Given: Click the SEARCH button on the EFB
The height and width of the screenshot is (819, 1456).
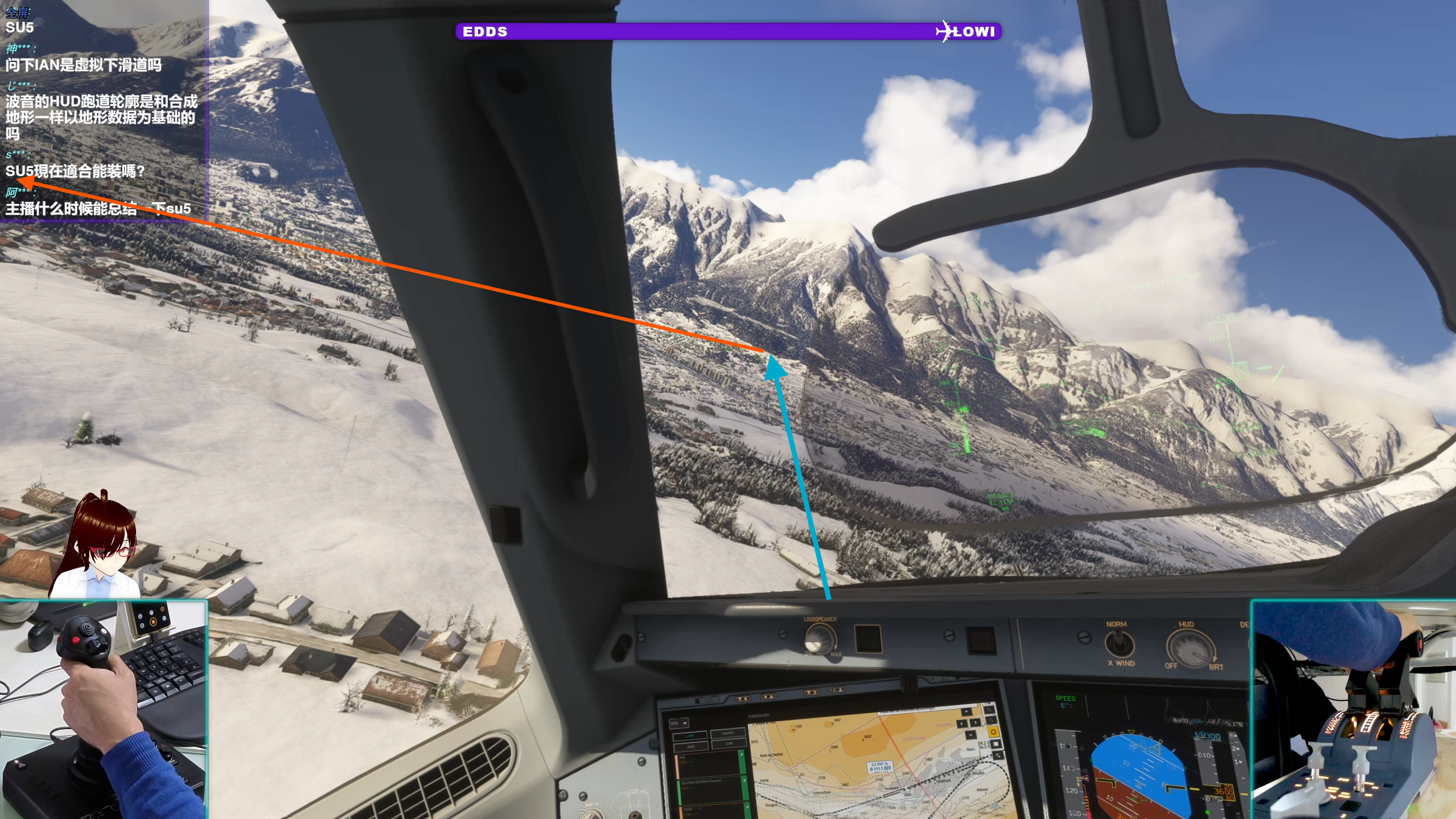Looking at the screenshot, I should [x=728, y=733].
